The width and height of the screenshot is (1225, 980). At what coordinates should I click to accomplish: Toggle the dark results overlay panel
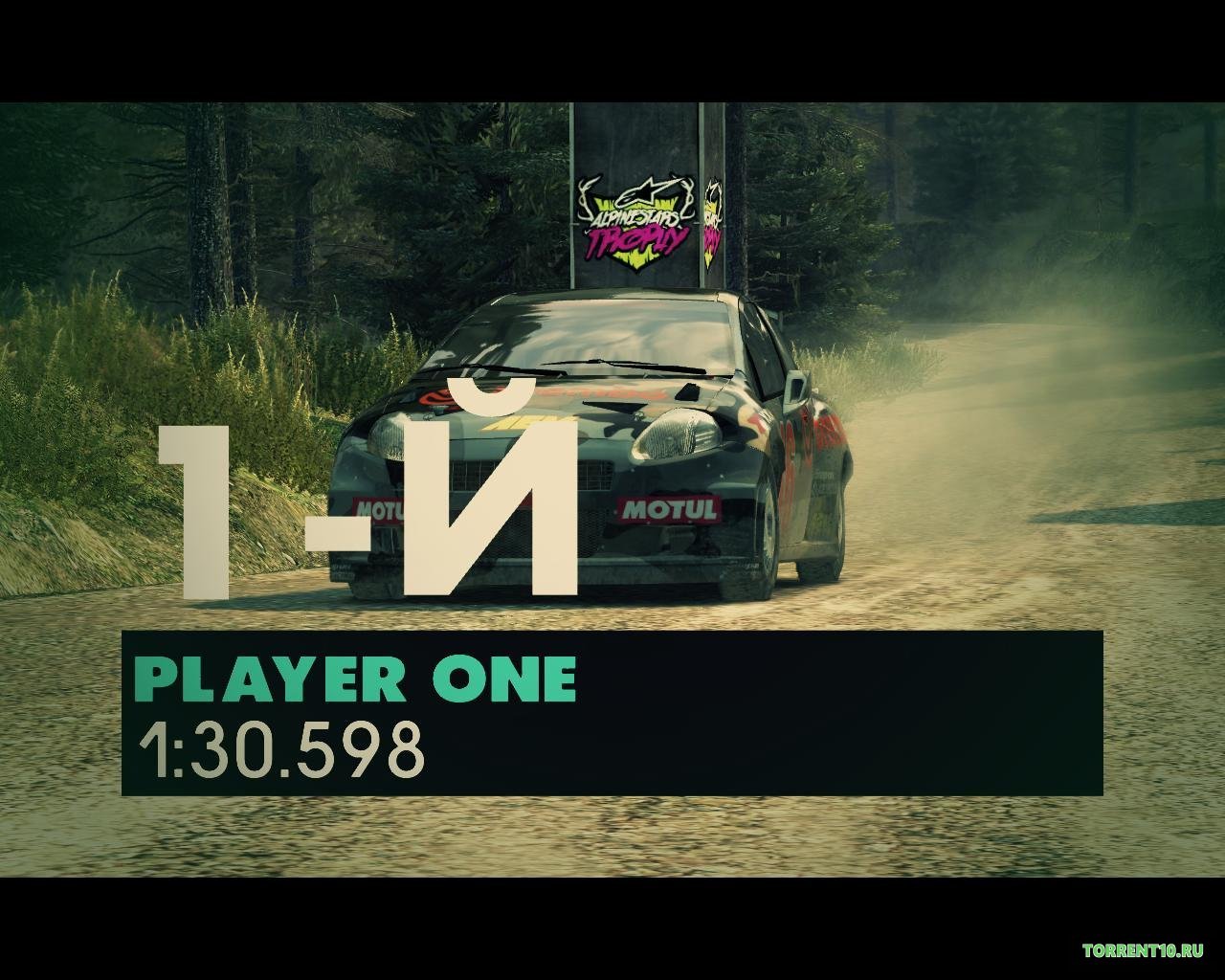[612, 713]
